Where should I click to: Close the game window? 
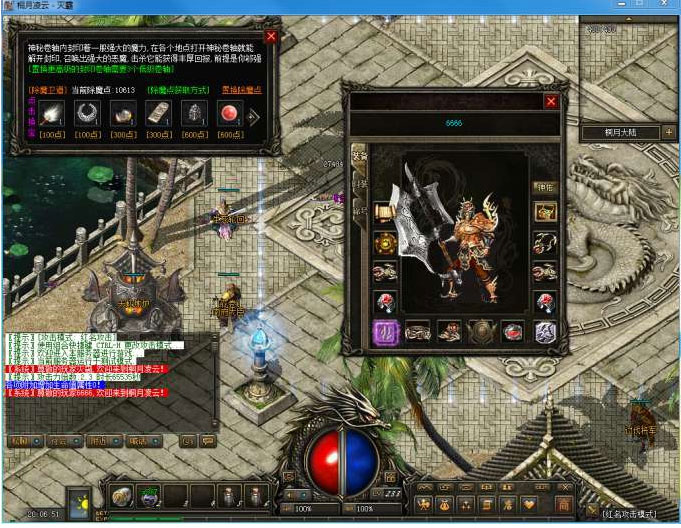(x=664, y=7)
